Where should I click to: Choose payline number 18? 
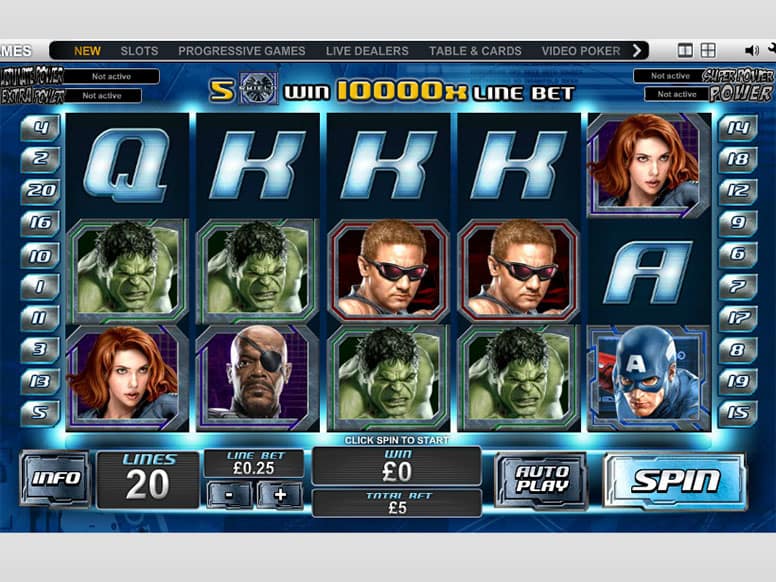pos(737,158)
